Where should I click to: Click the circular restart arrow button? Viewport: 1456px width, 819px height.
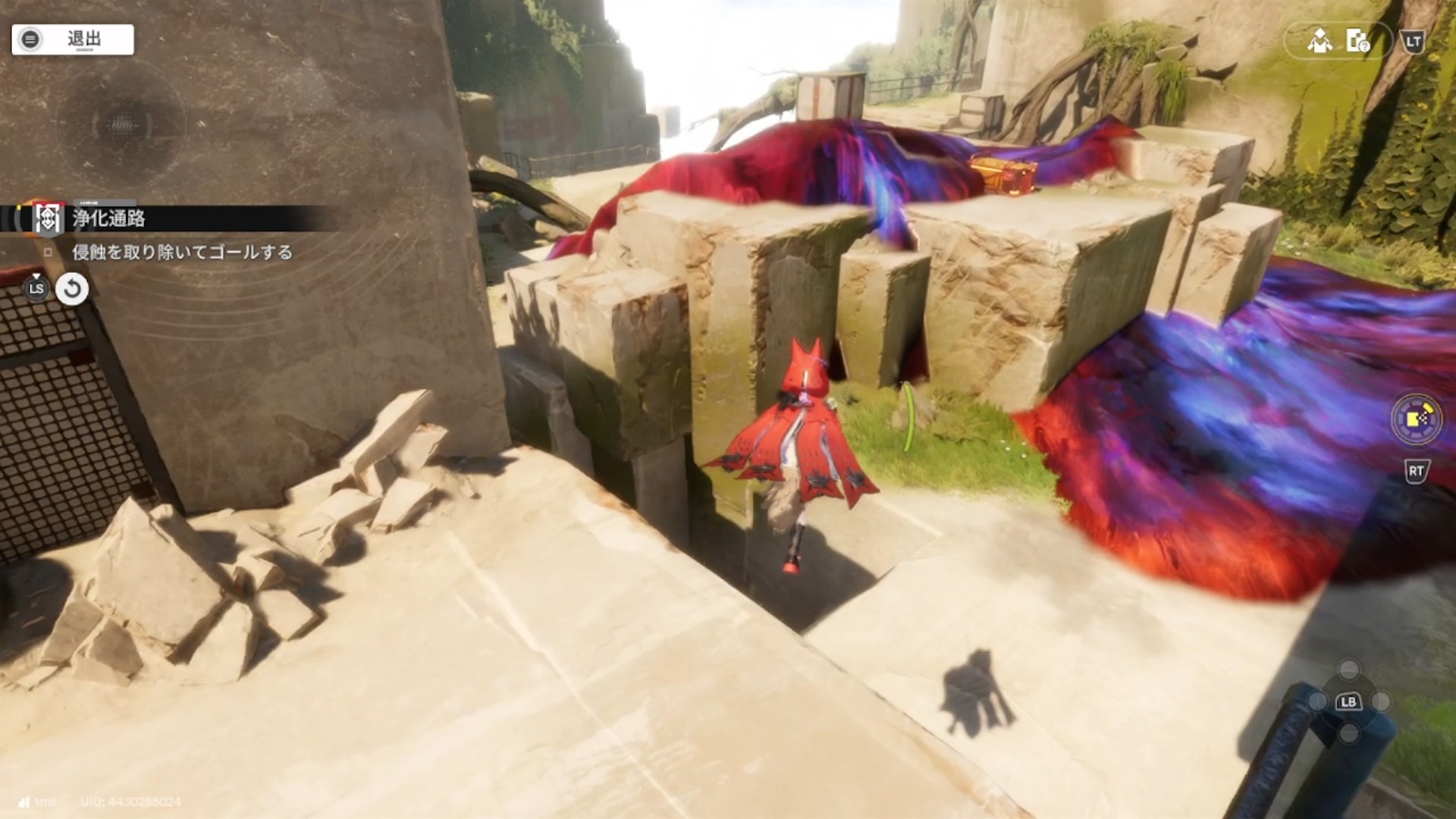click(x=72, y=289)
